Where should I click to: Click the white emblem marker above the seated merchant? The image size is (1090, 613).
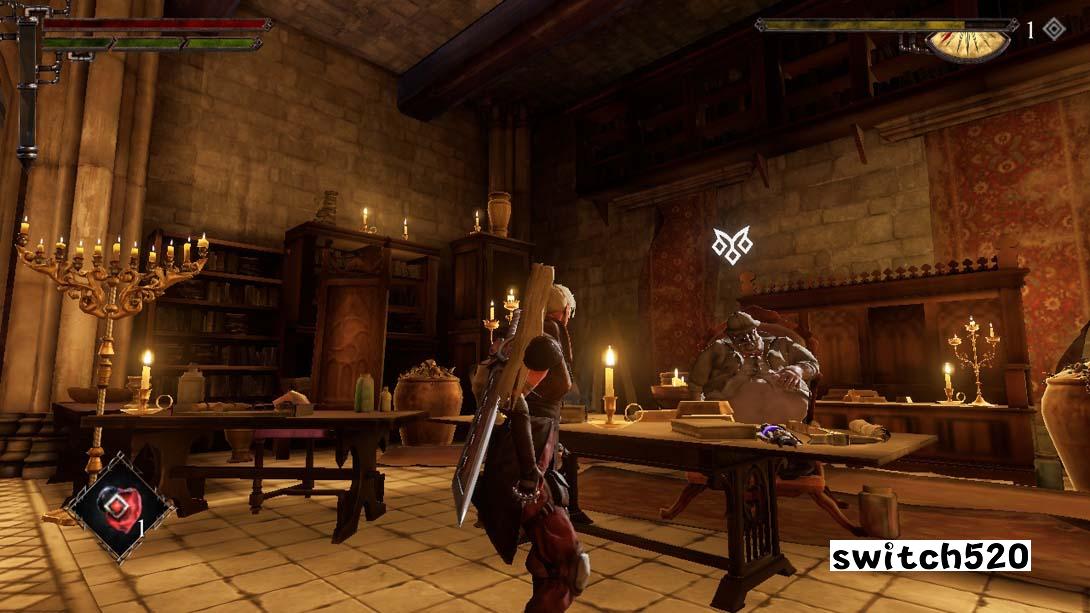pos(731,245)
